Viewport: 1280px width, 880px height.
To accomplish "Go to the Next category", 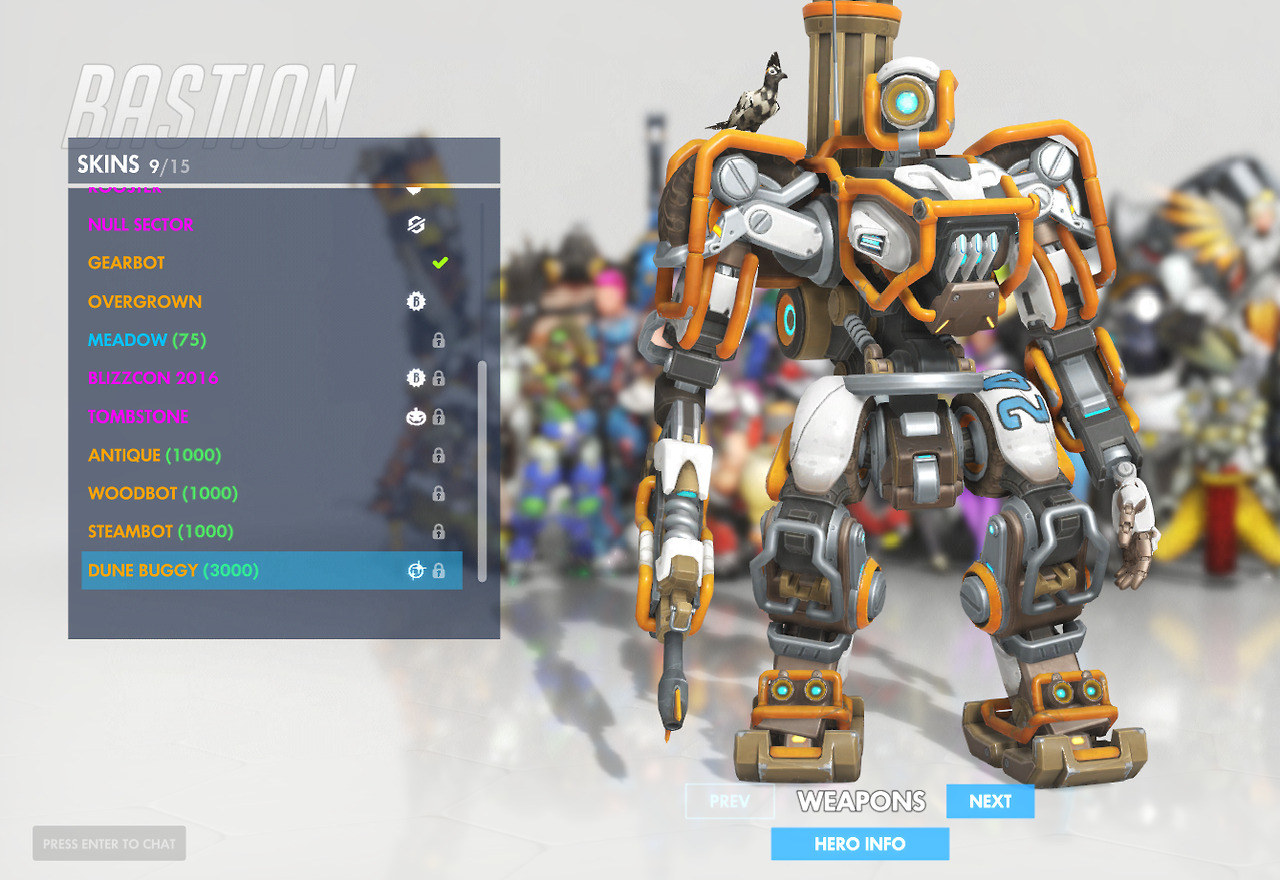I will [x=990, y=802].
